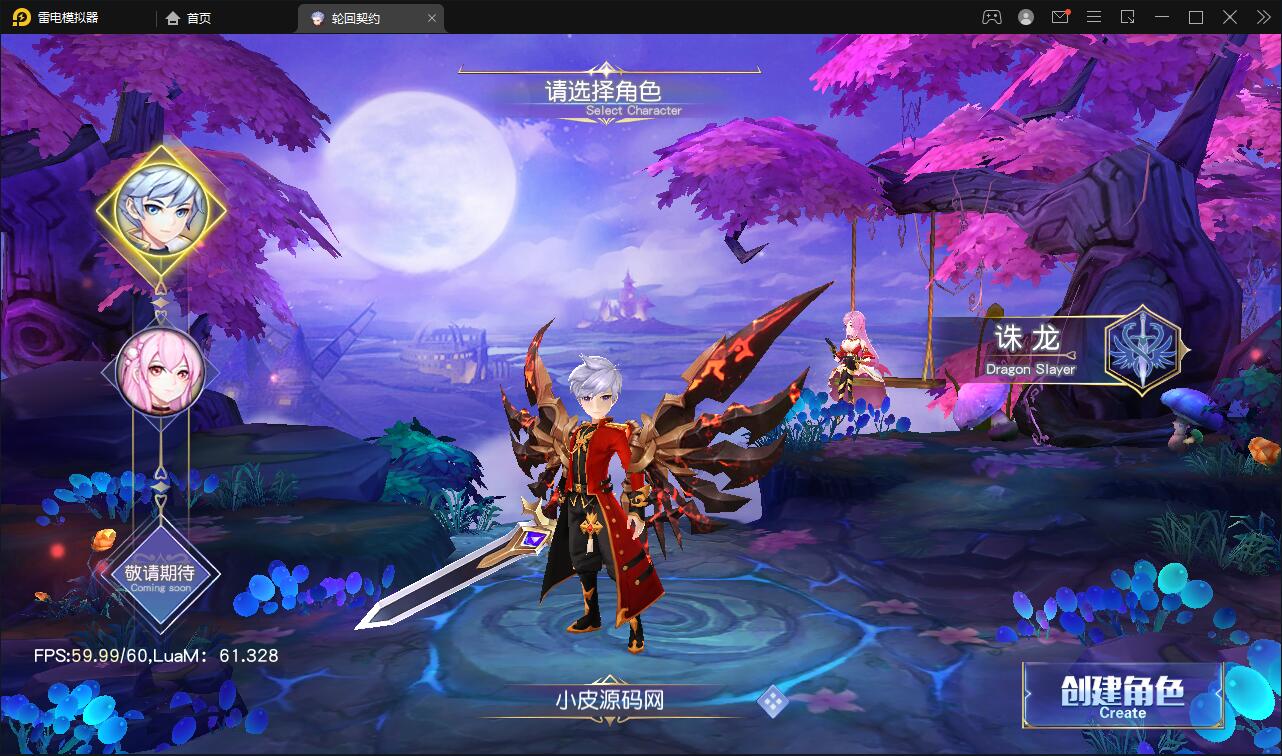The height and width of the screenshot is (756, 1282).
Task: Open the user account icon in the title bar
Action: (1024, 17)
